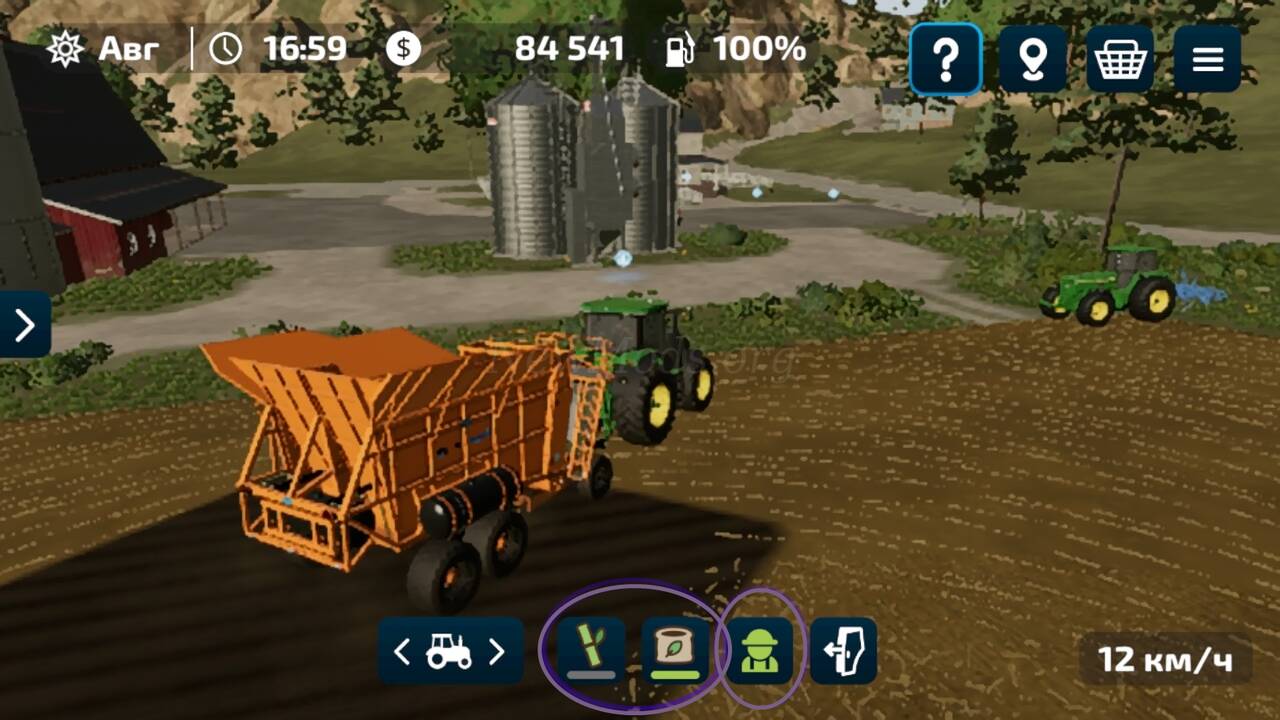Hire the AI worker helper
This screenshot has width=1280, height=720.
pyautogui.click(x=759, y=650)
